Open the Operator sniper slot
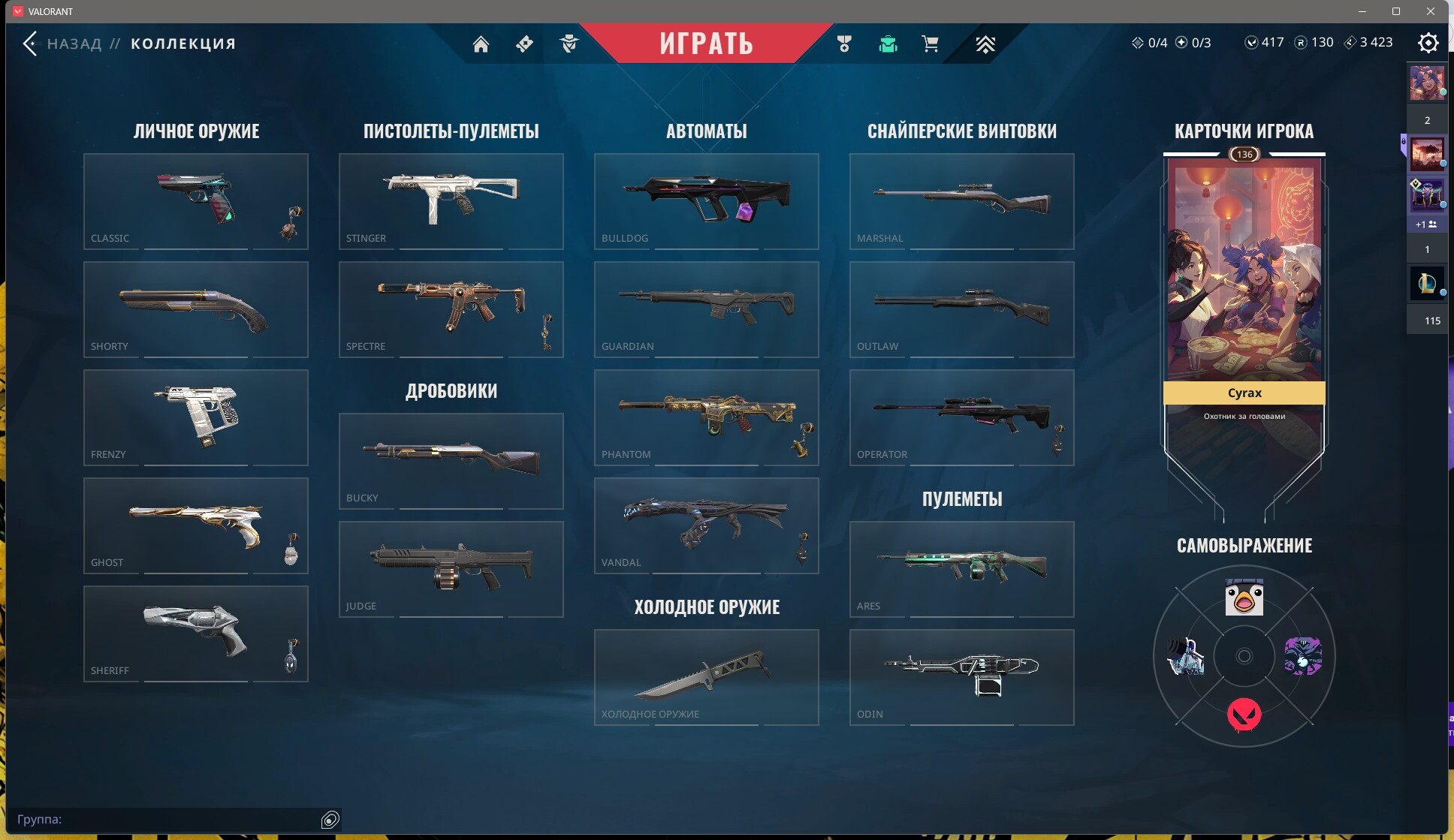1454x840 pixels. 961,417
